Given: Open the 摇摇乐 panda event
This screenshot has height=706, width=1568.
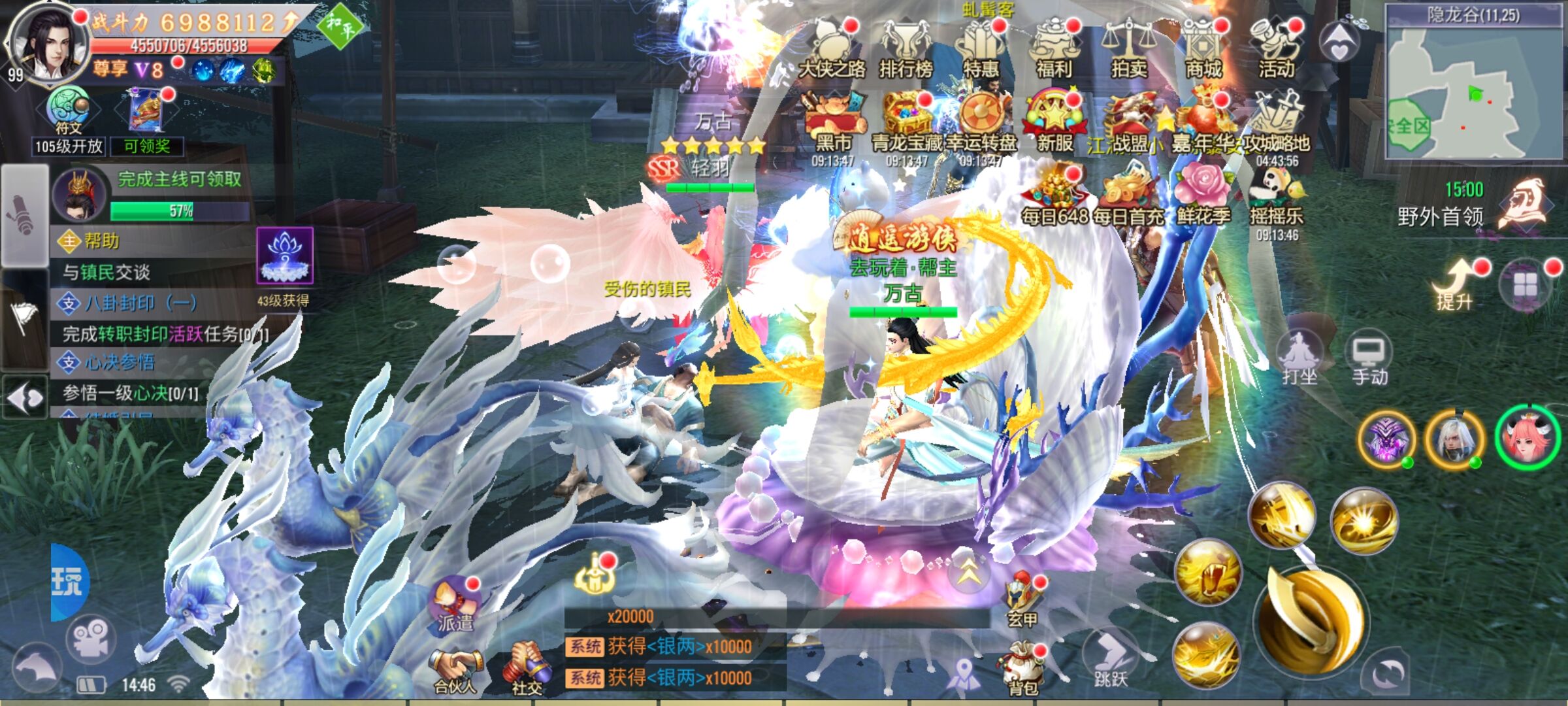Looking at the screenshot, I should [1276, 195].
